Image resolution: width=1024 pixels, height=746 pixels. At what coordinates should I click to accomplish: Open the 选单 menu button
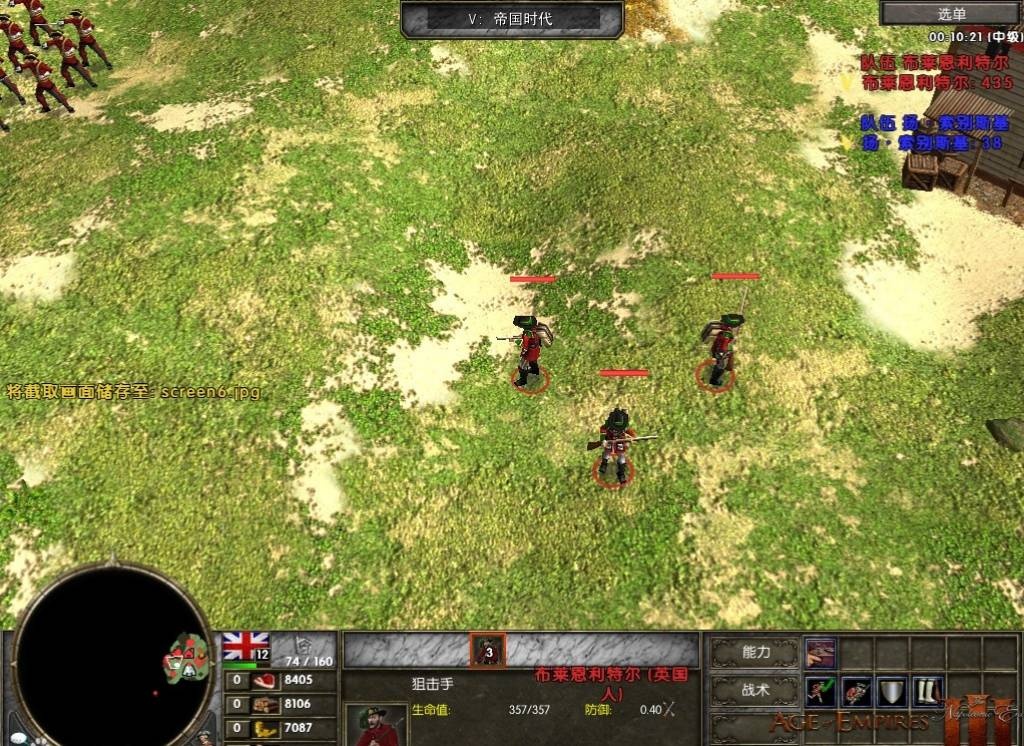[951, 14]
